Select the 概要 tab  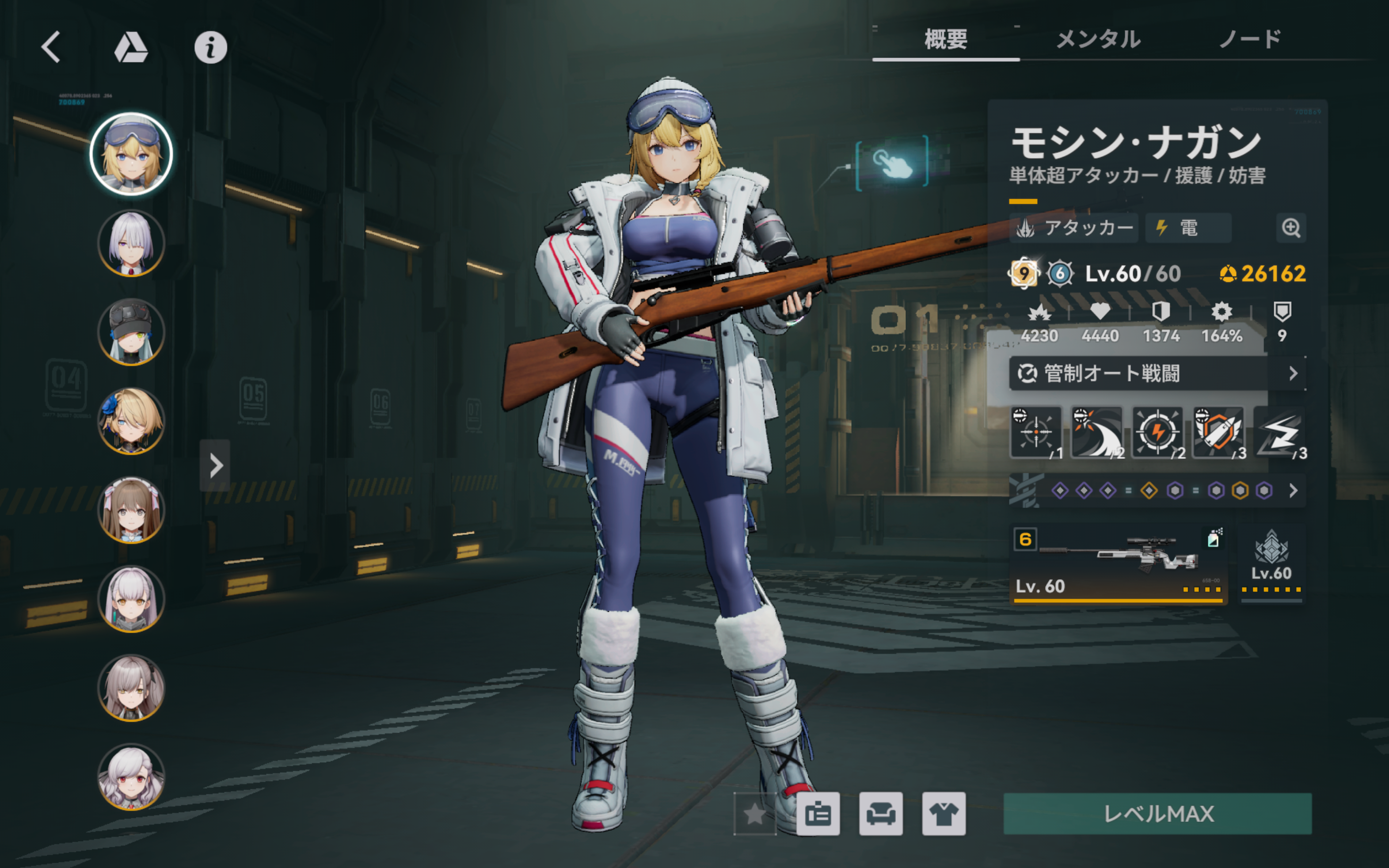point(946,40)
